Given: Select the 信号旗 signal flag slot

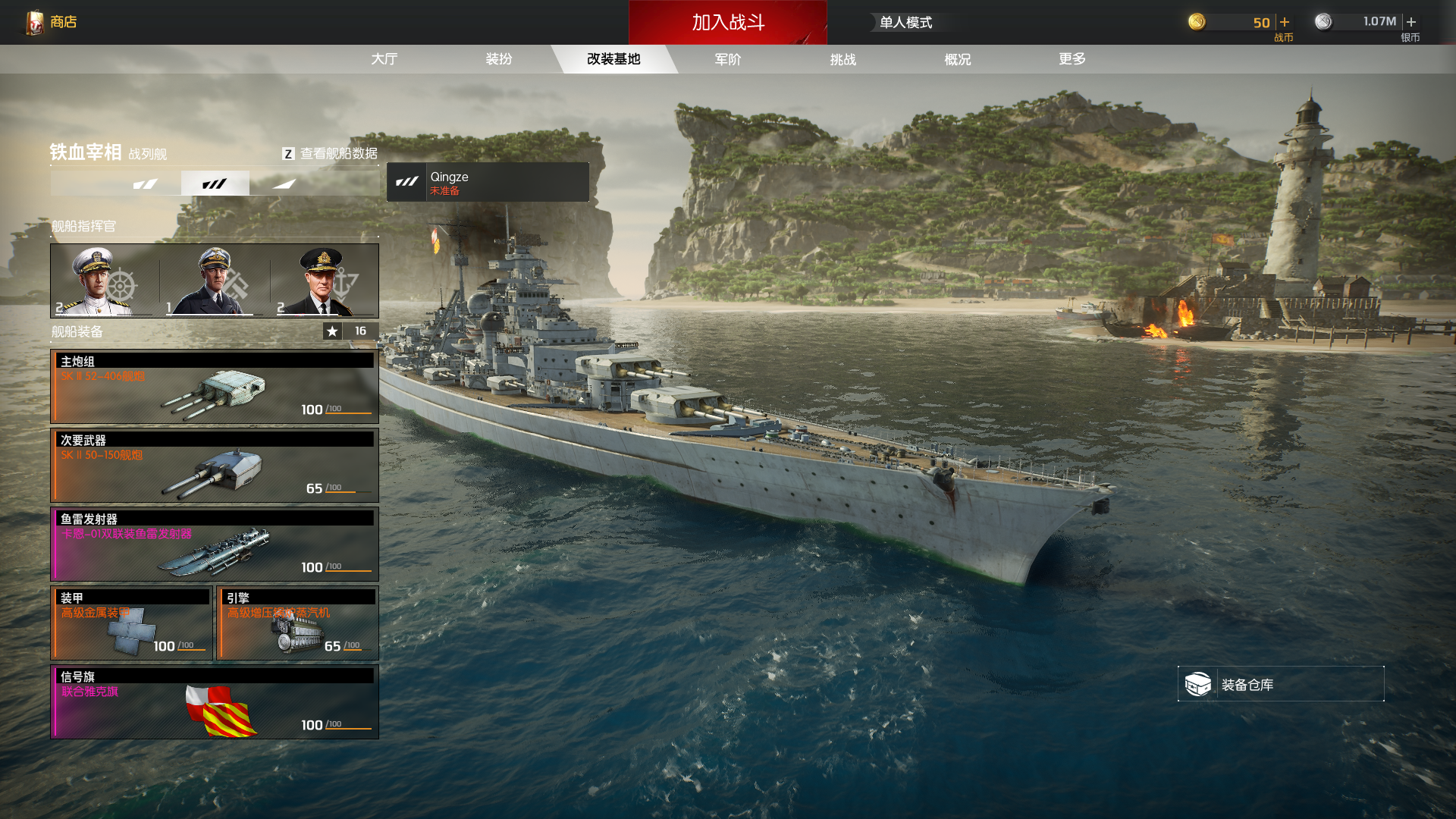Looking at the screenshot, I should click(x=215, y=702).
